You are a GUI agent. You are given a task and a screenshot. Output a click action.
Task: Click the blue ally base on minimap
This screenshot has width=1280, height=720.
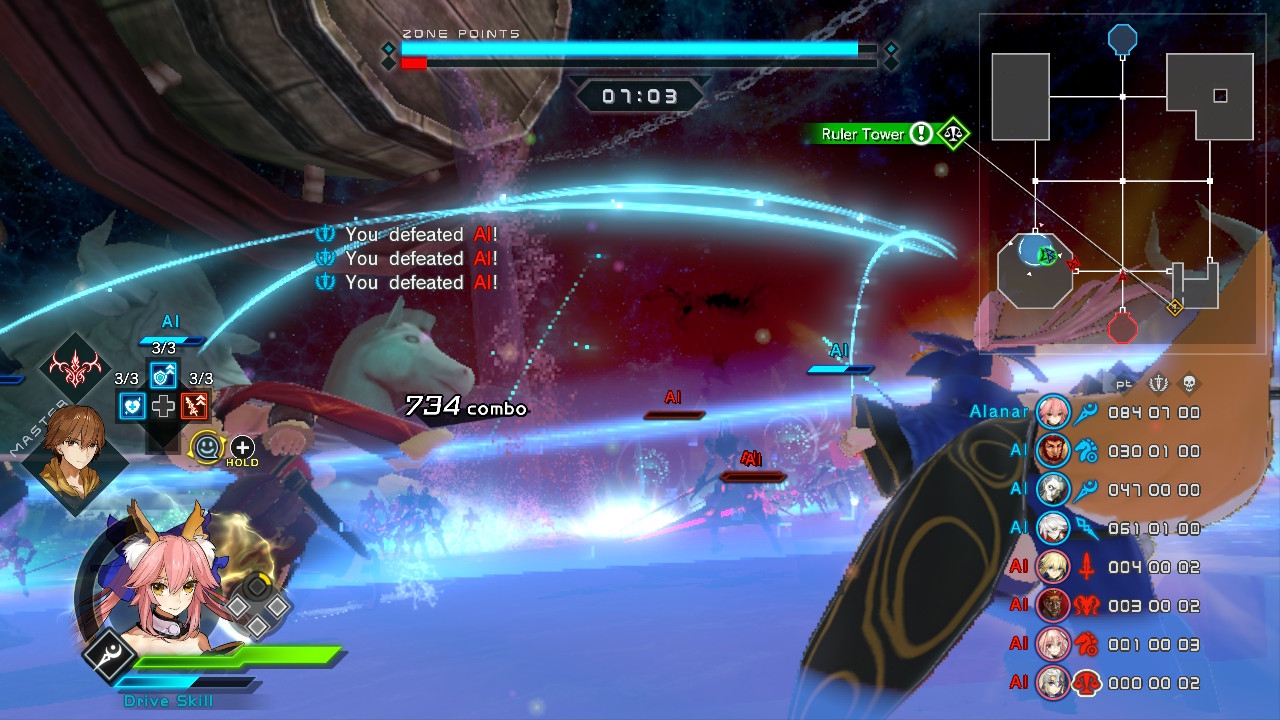click(1122, 39)
